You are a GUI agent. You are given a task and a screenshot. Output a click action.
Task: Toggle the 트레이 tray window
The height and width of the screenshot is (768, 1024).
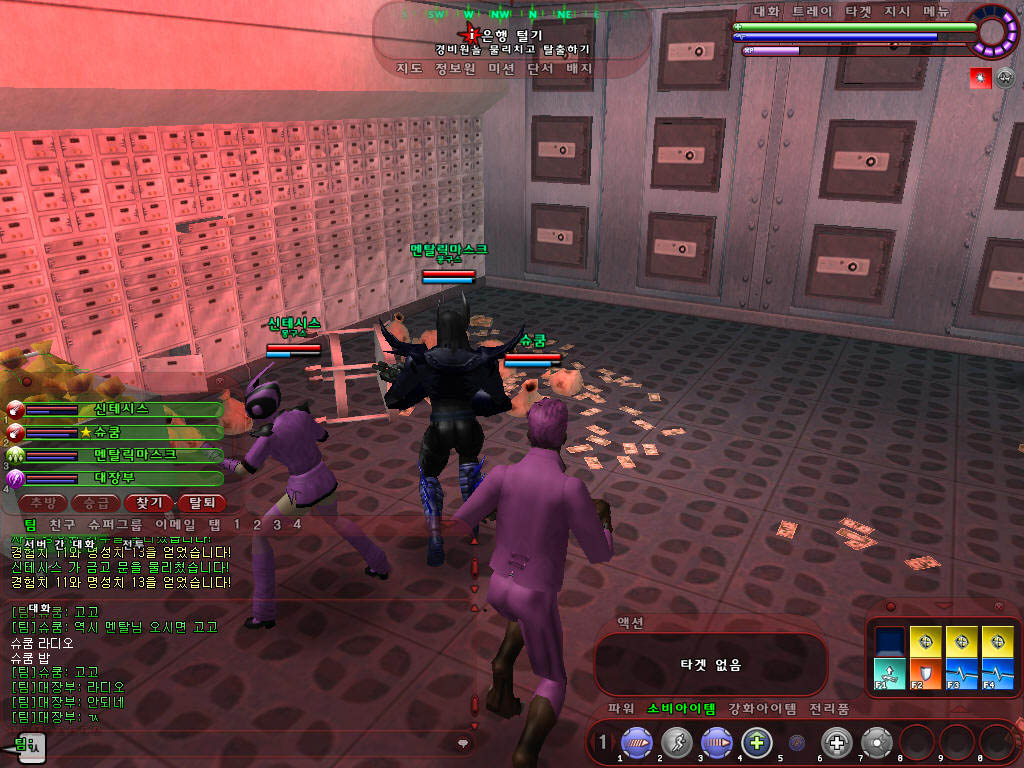click(811, 12)
